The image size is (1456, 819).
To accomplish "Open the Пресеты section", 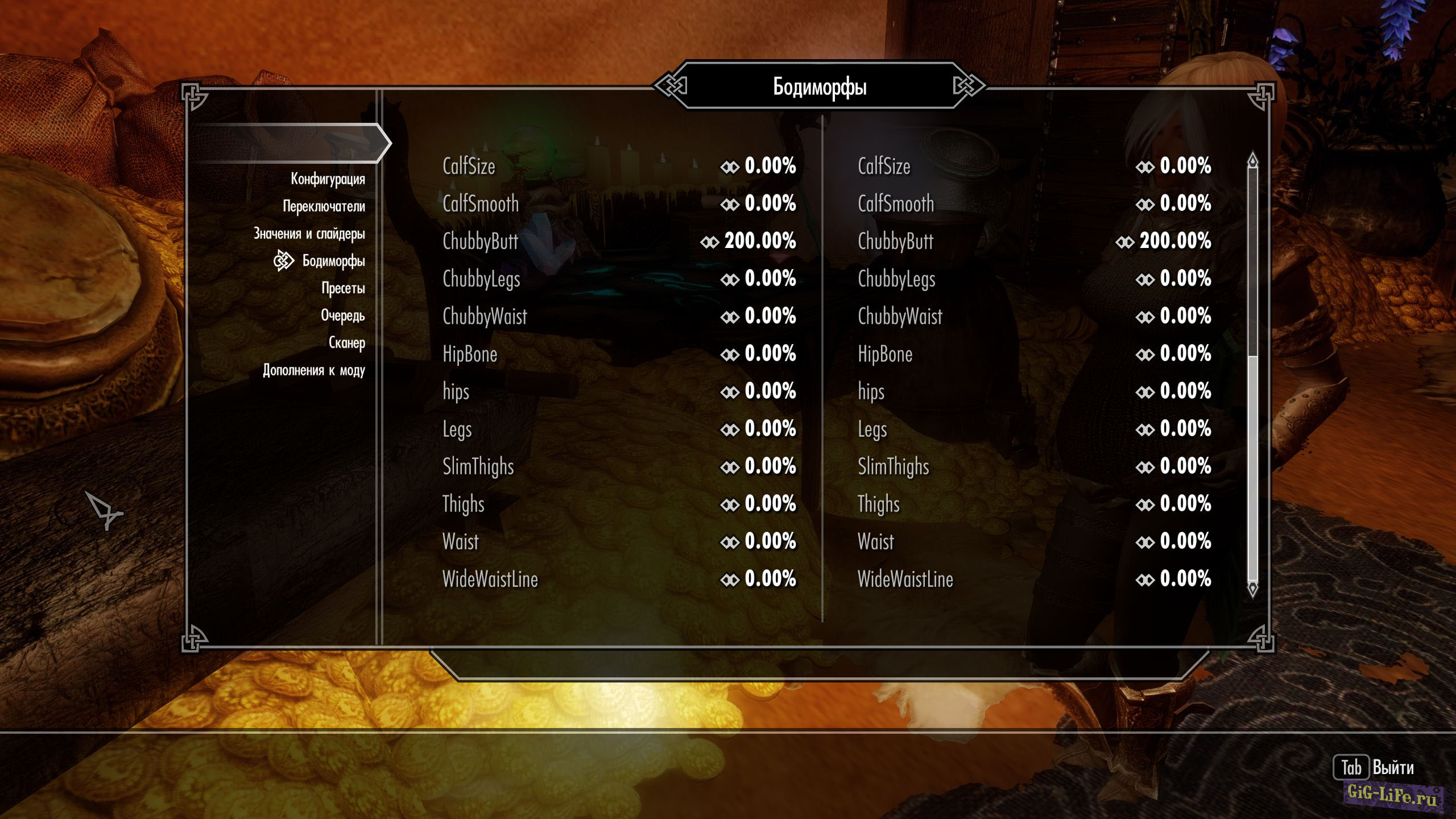I will point(343,288).
